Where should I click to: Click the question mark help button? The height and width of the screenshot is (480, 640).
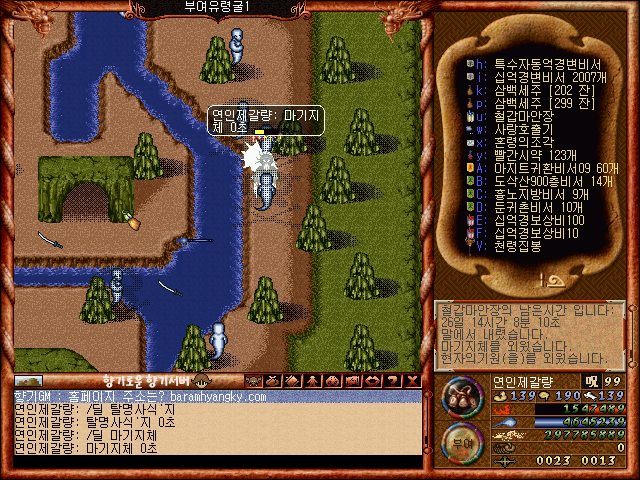coord(393,380)
